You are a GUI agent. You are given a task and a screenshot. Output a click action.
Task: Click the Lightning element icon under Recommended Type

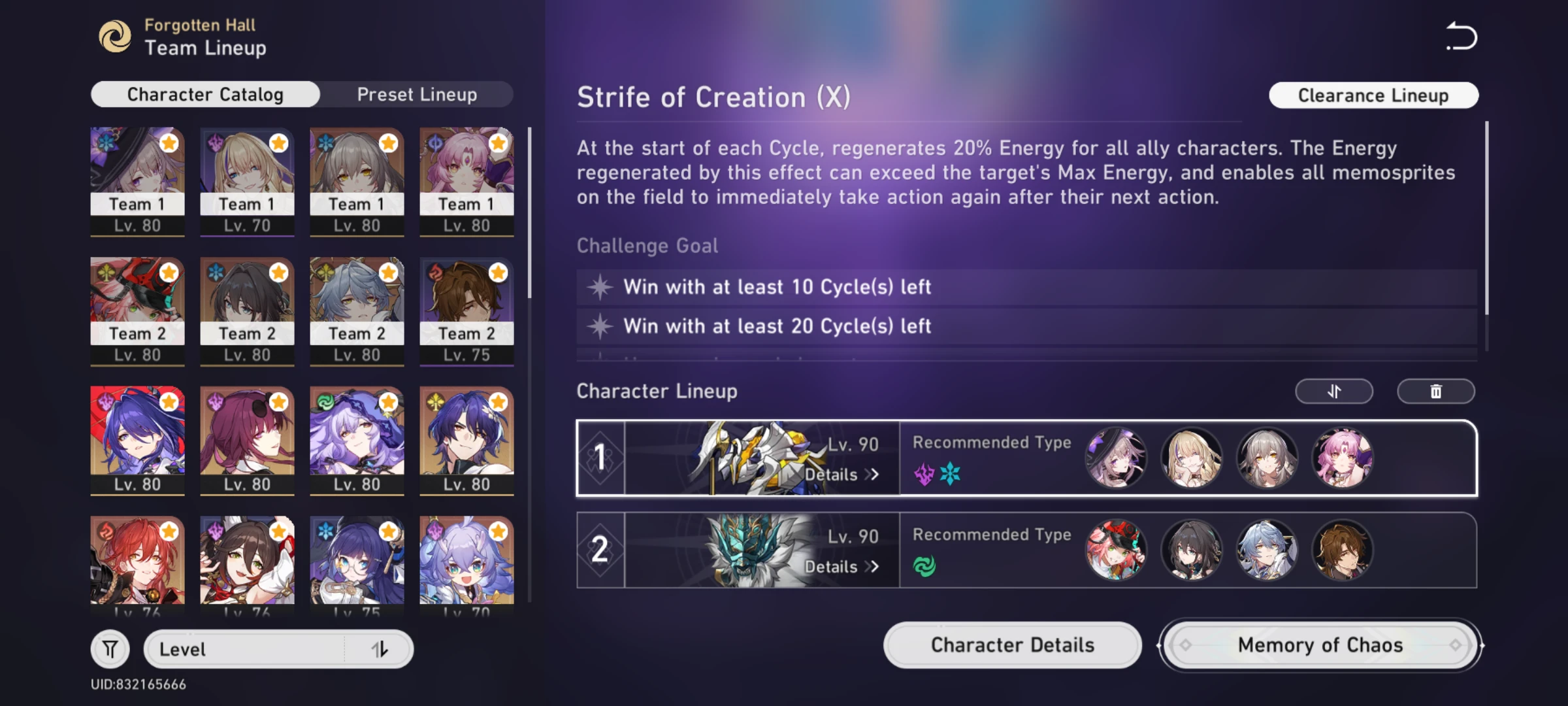tap(923, 473)
